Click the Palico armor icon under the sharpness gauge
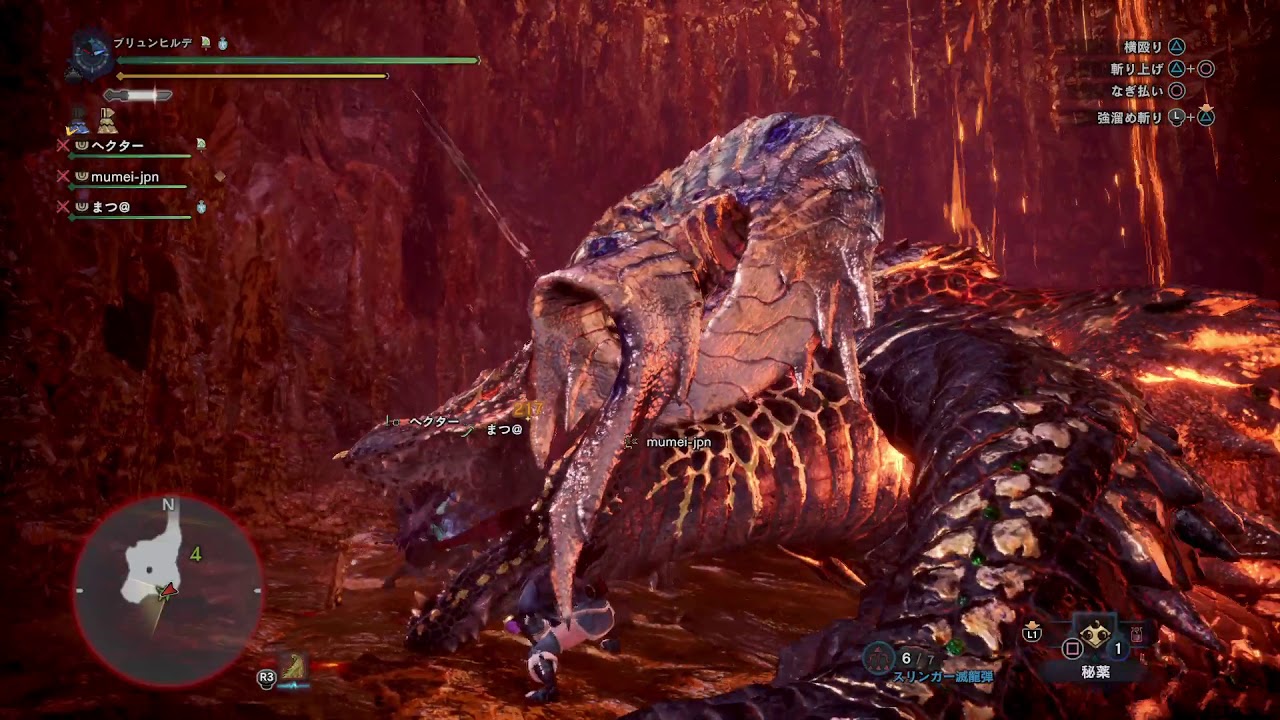1280x720 pixels. tap(106, 122)
